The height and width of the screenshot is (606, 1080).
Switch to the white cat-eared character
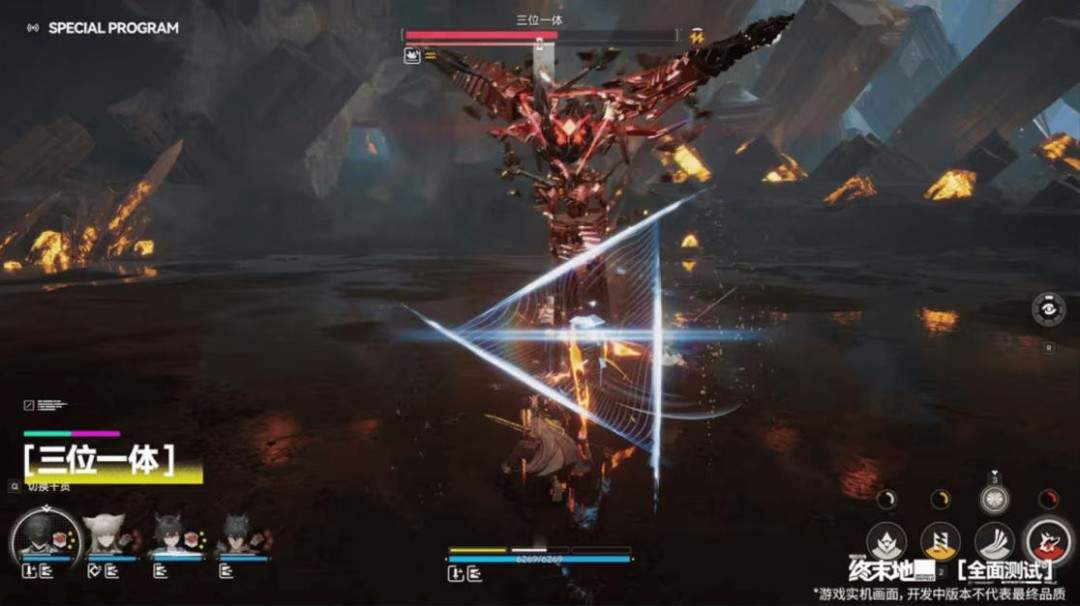[x=105, y=535]
